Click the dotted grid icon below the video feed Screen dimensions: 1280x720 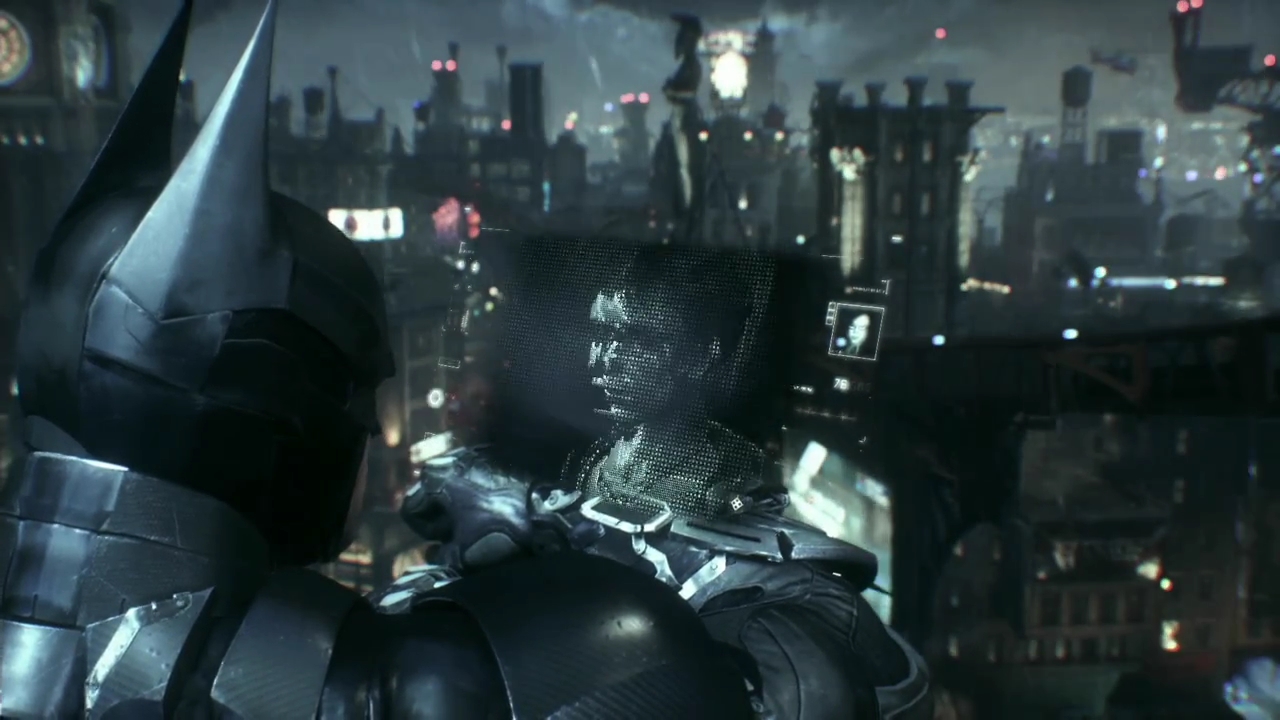pos(735,503)
